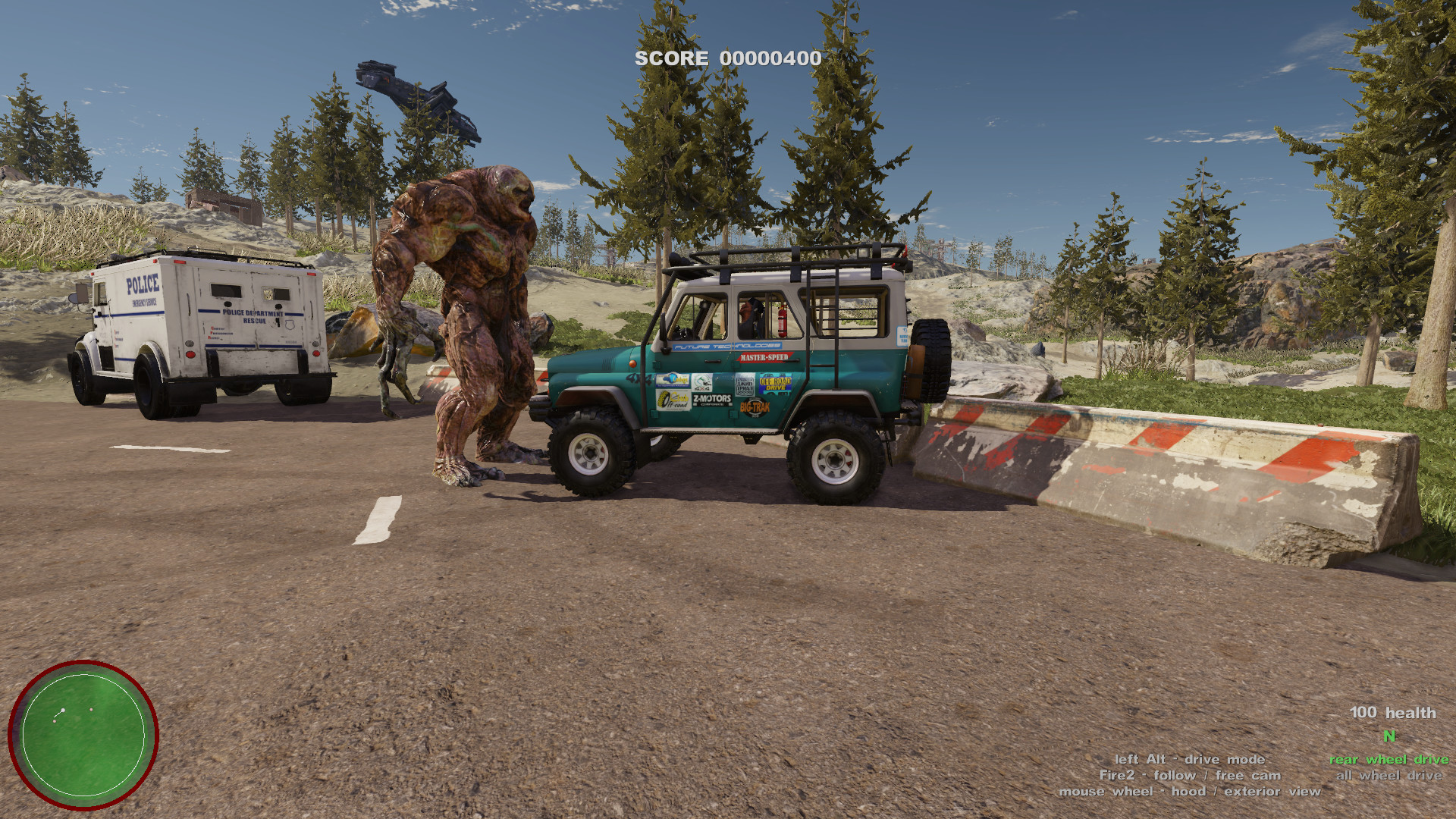Viewport: 1456px width, 819px height.
Task: Click the red MASTER-SPEED decal
Action: point(764,357)
